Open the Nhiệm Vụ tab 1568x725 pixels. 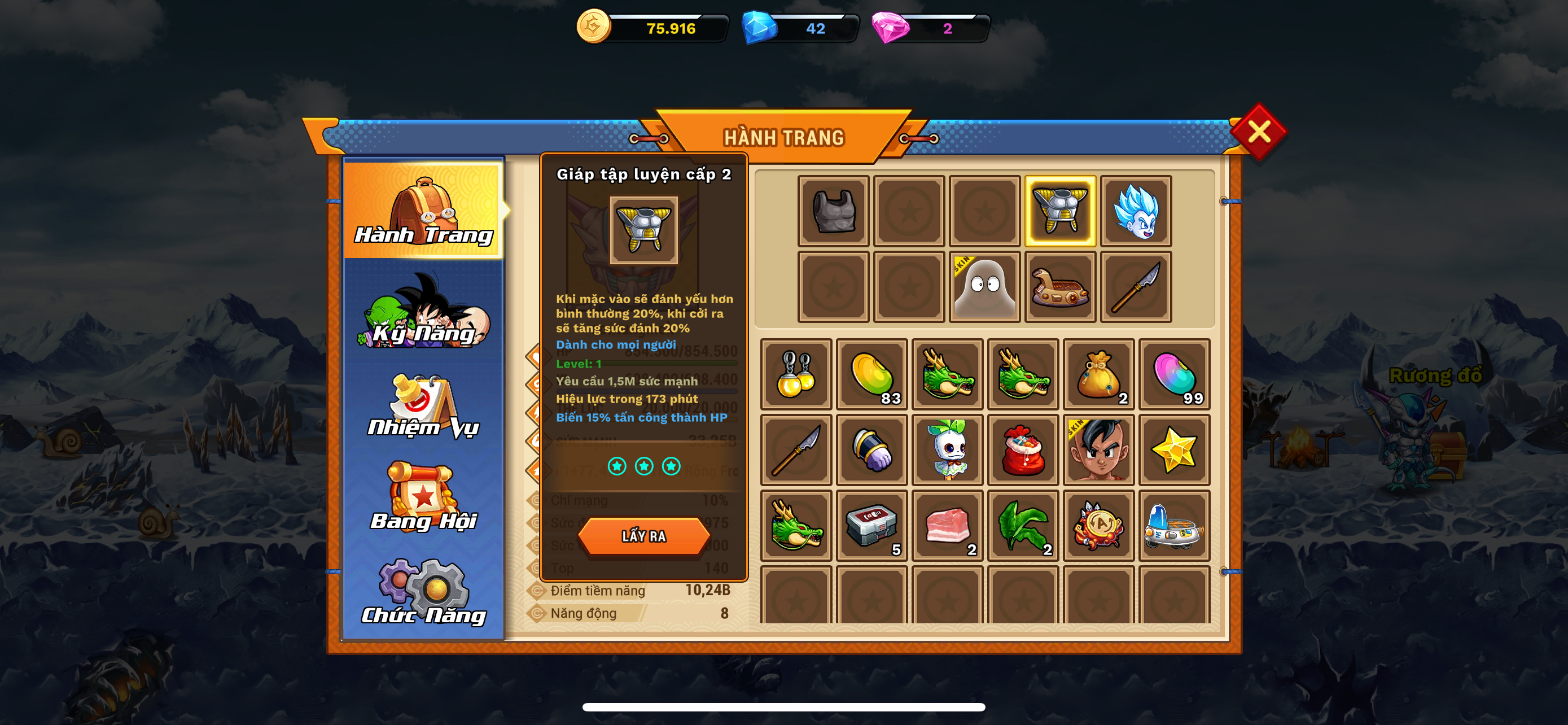(424, 407)
